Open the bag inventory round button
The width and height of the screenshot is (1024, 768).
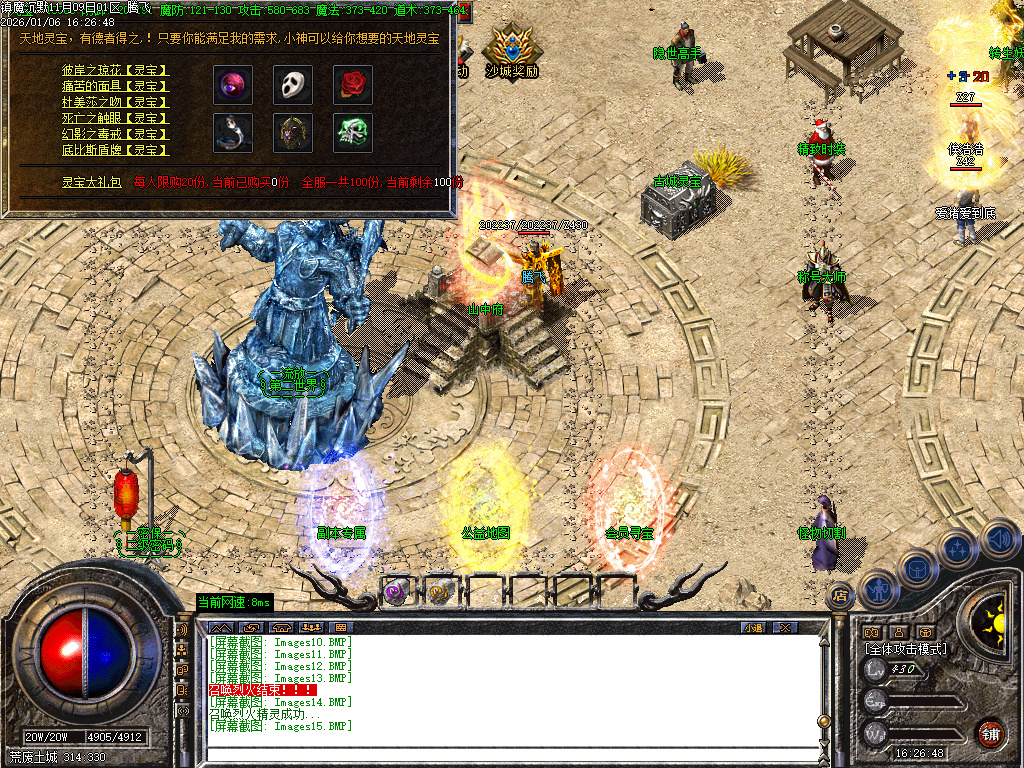[x=918, y=568]
